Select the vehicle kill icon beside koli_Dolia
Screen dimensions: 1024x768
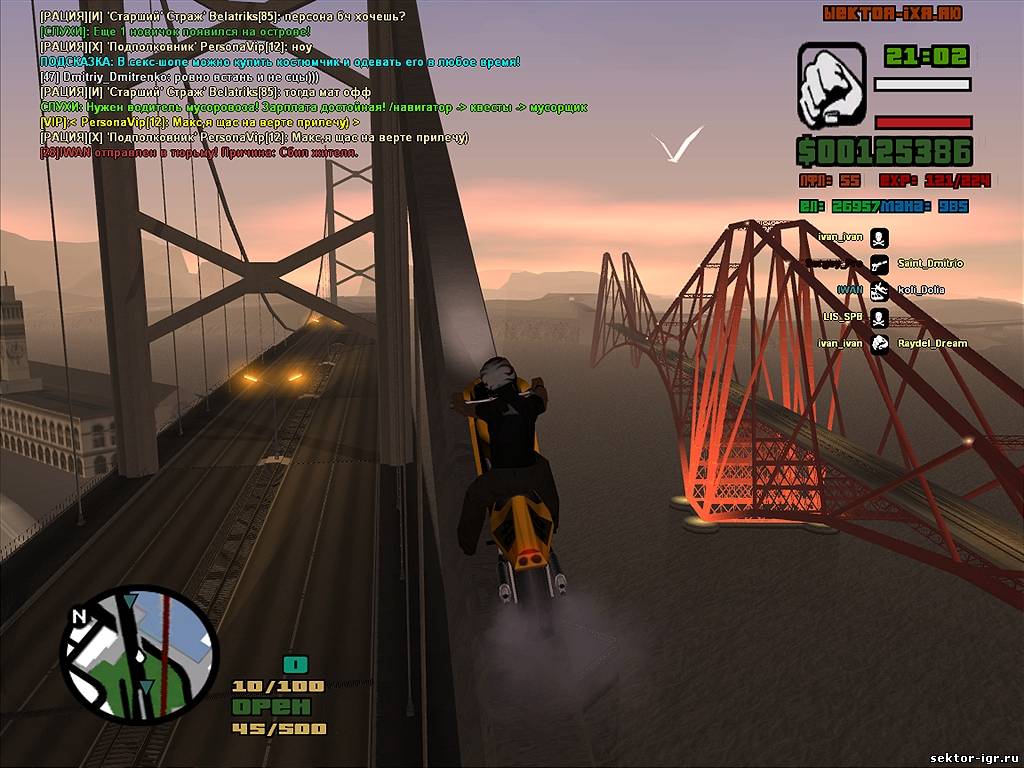click(879, 291)
